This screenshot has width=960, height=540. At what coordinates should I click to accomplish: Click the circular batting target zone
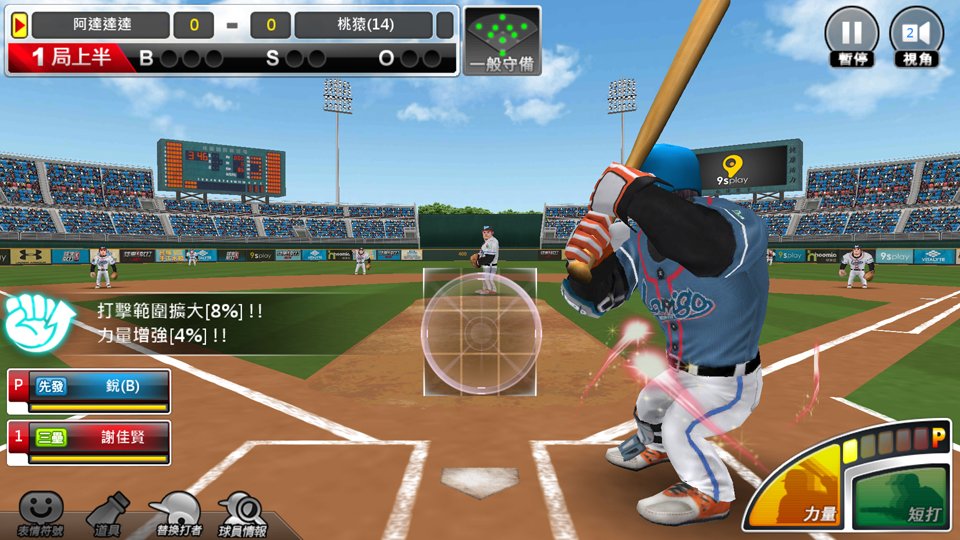[481, 329]
